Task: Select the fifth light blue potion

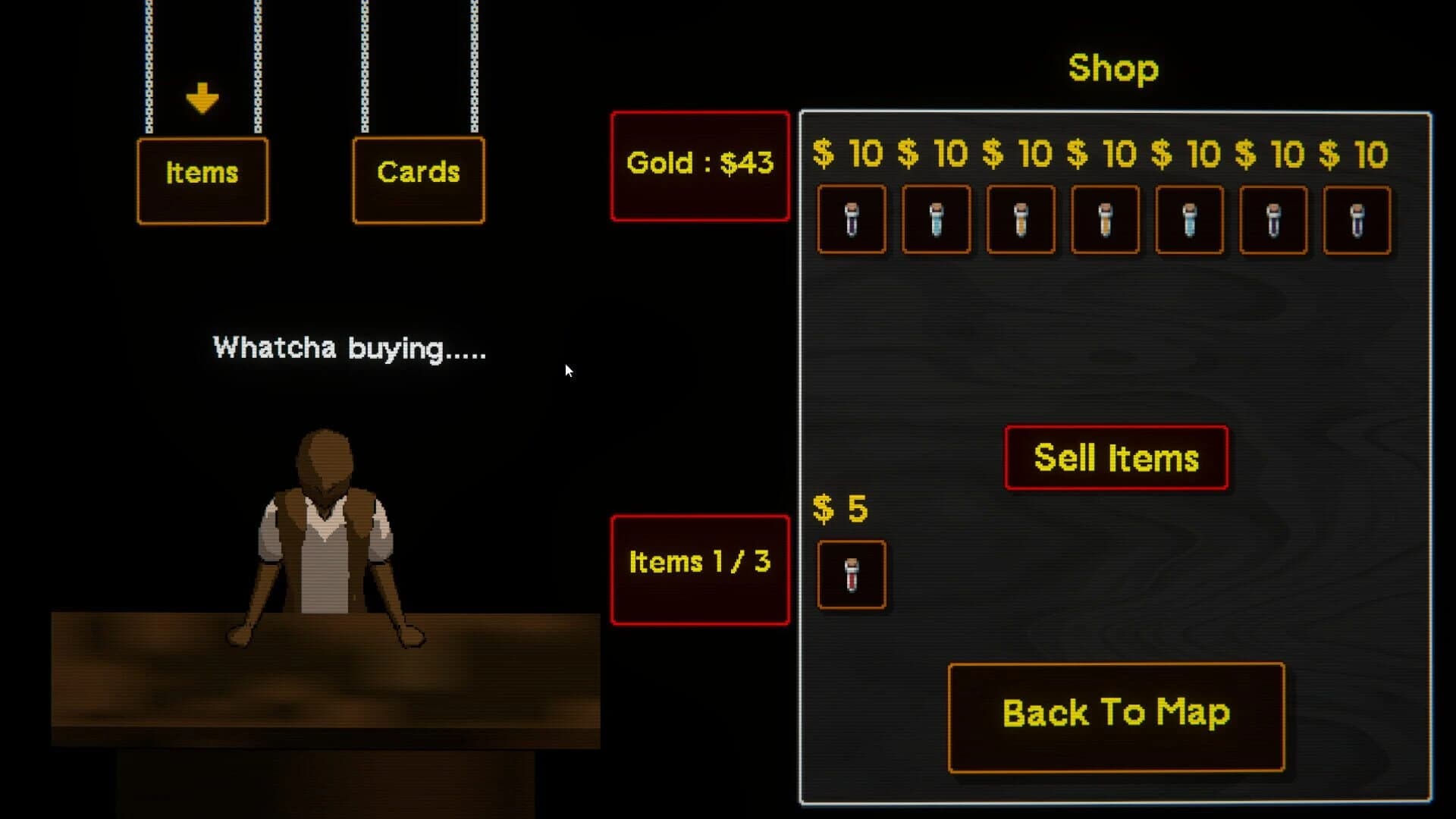Action: coord(1188,221)
